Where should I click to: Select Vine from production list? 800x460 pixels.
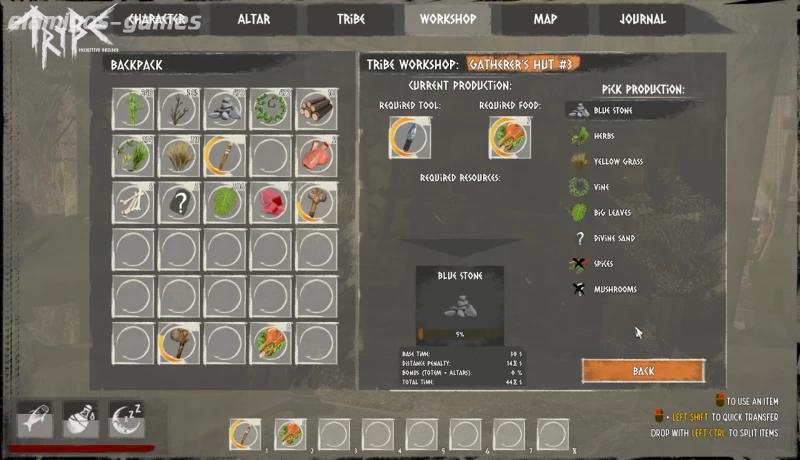click(x=600, y=187)
